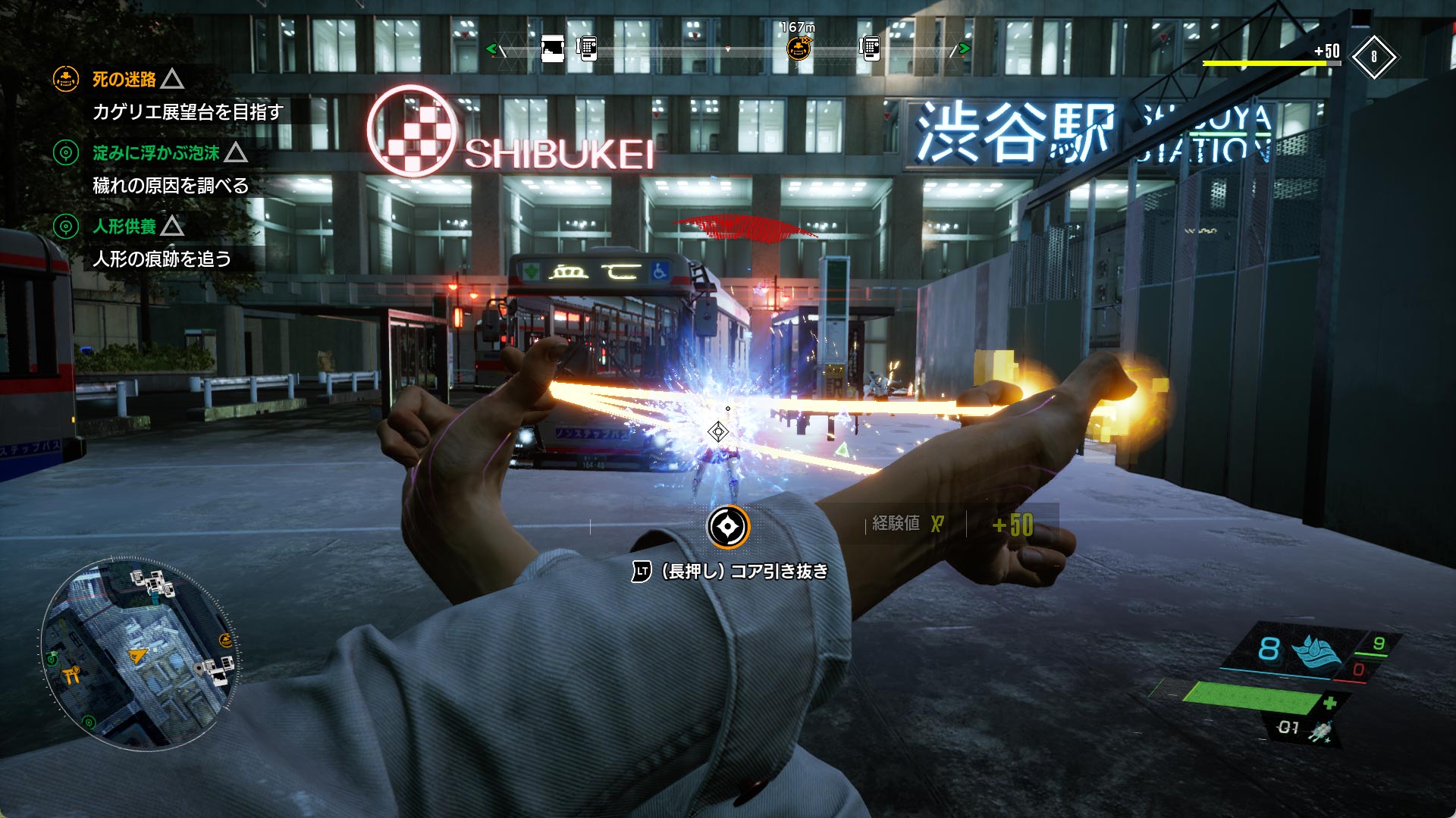
Task: Click the orange torii gate marker on minimap
Action: point(71,674)
